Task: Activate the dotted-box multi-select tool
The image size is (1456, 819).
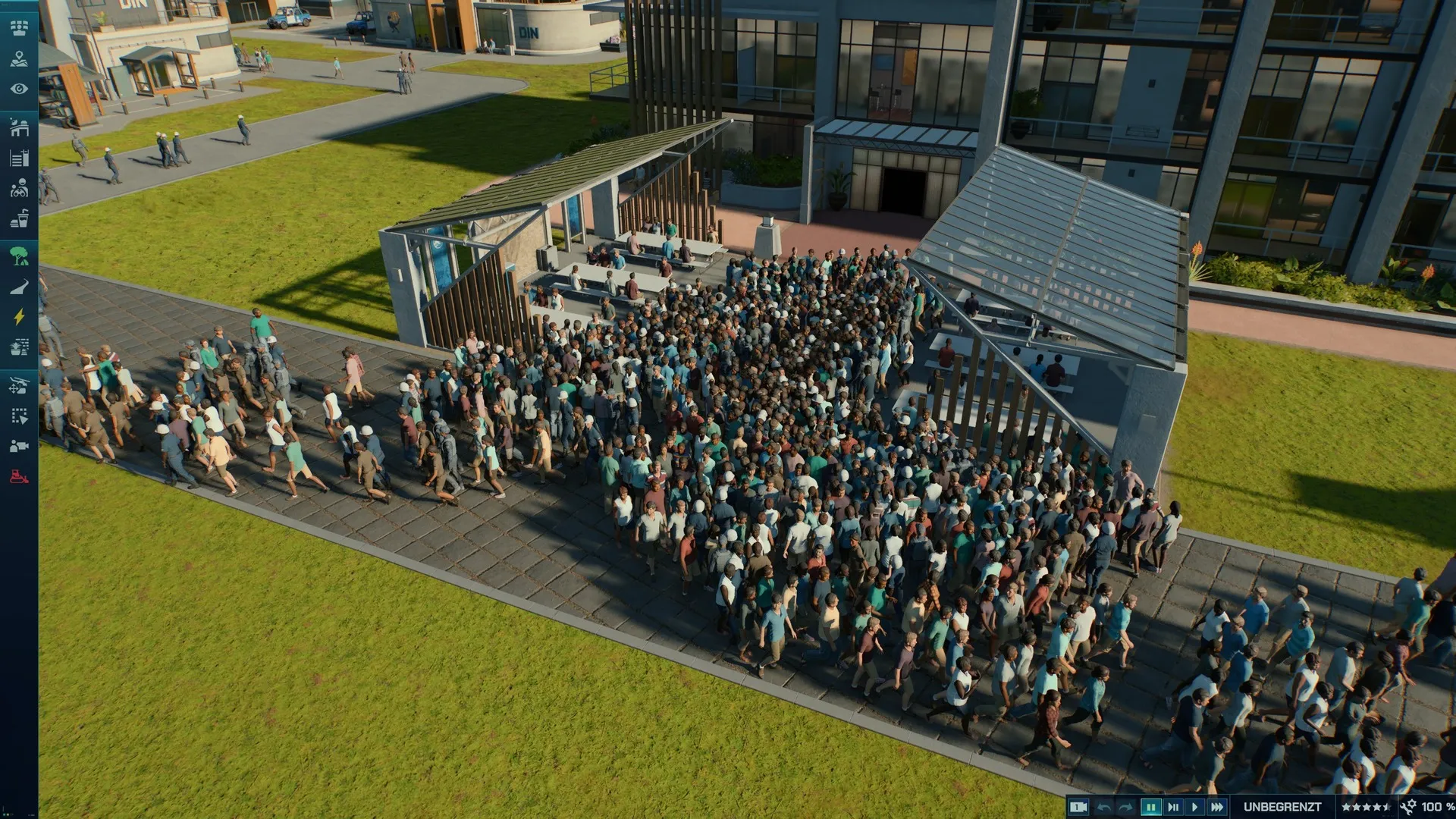Action: tap(19, 416)
